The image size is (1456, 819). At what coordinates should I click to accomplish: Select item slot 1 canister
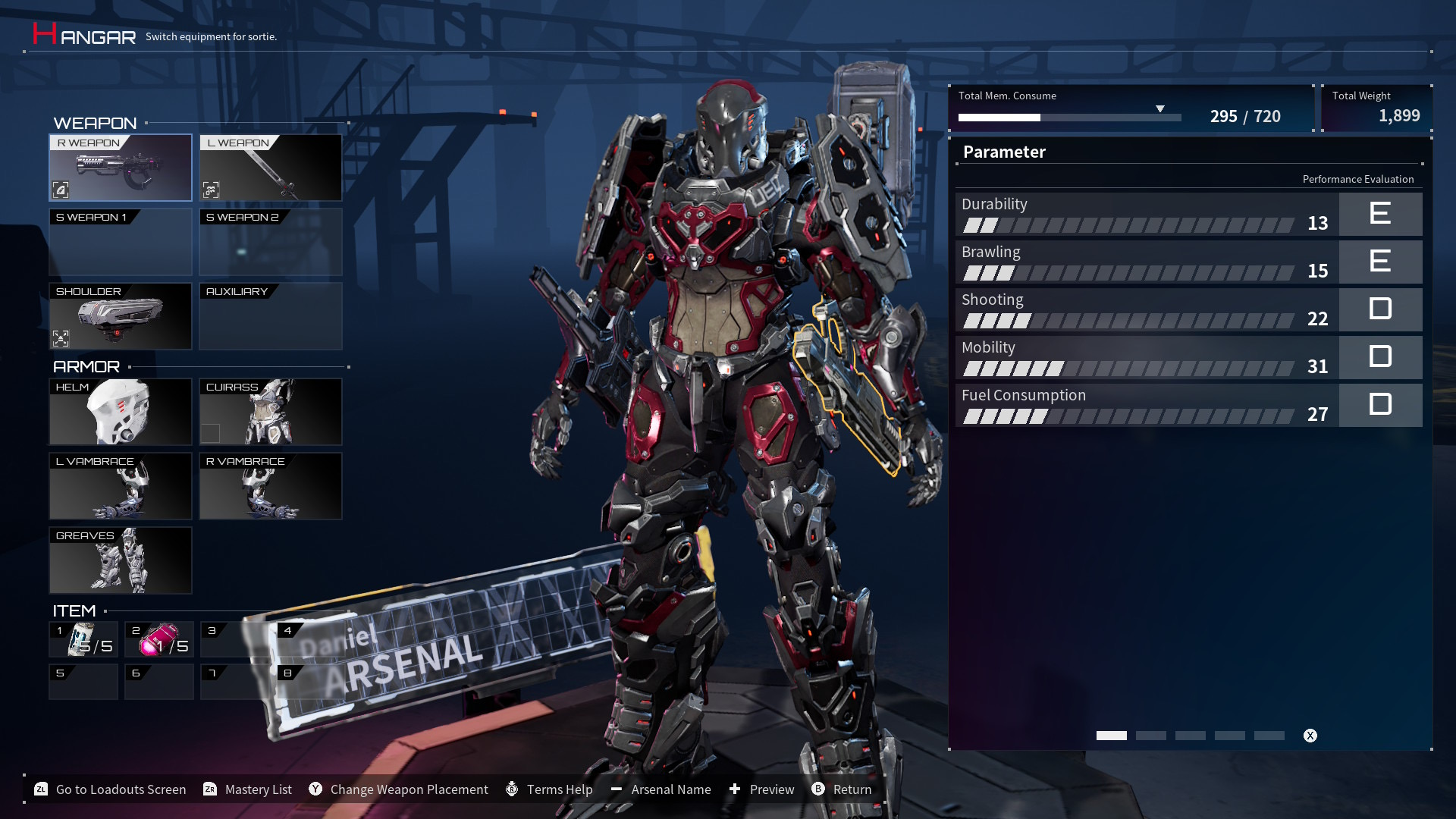pyautogui.click(x=83, y=639)
